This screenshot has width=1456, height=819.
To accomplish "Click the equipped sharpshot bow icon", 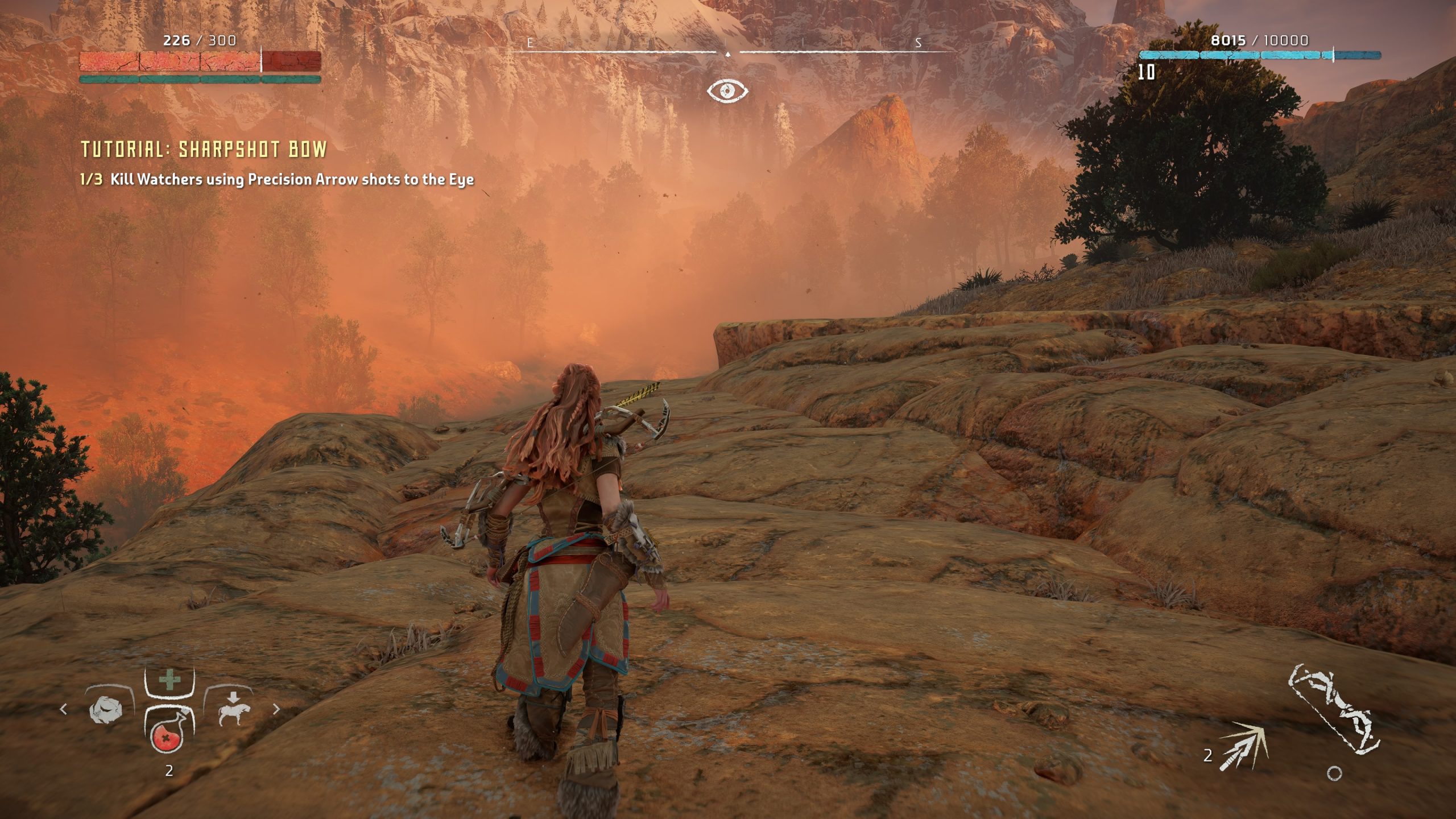I will pyautogui.click(x=1333, y=718).
